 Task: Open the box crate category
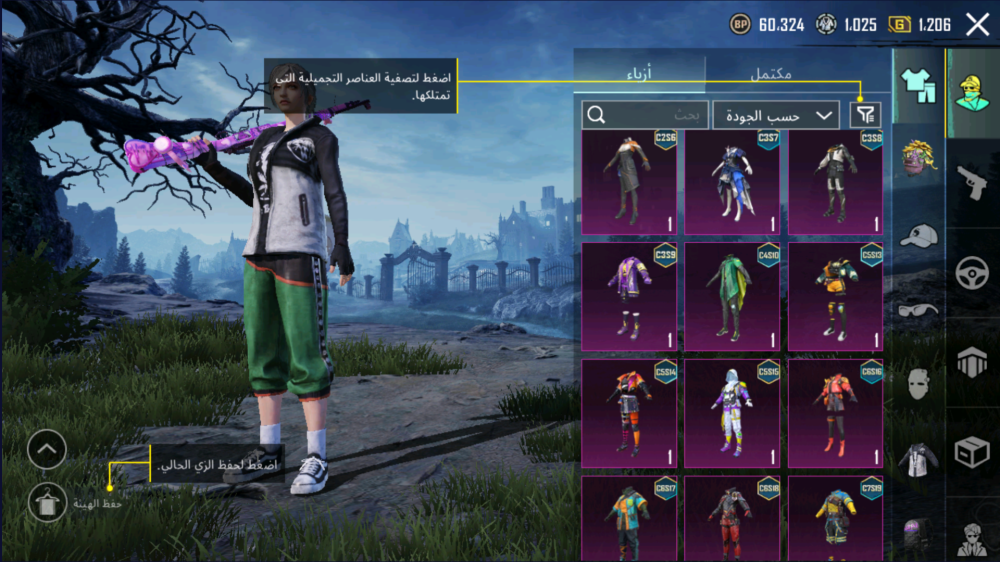click(x=971, y=452)
